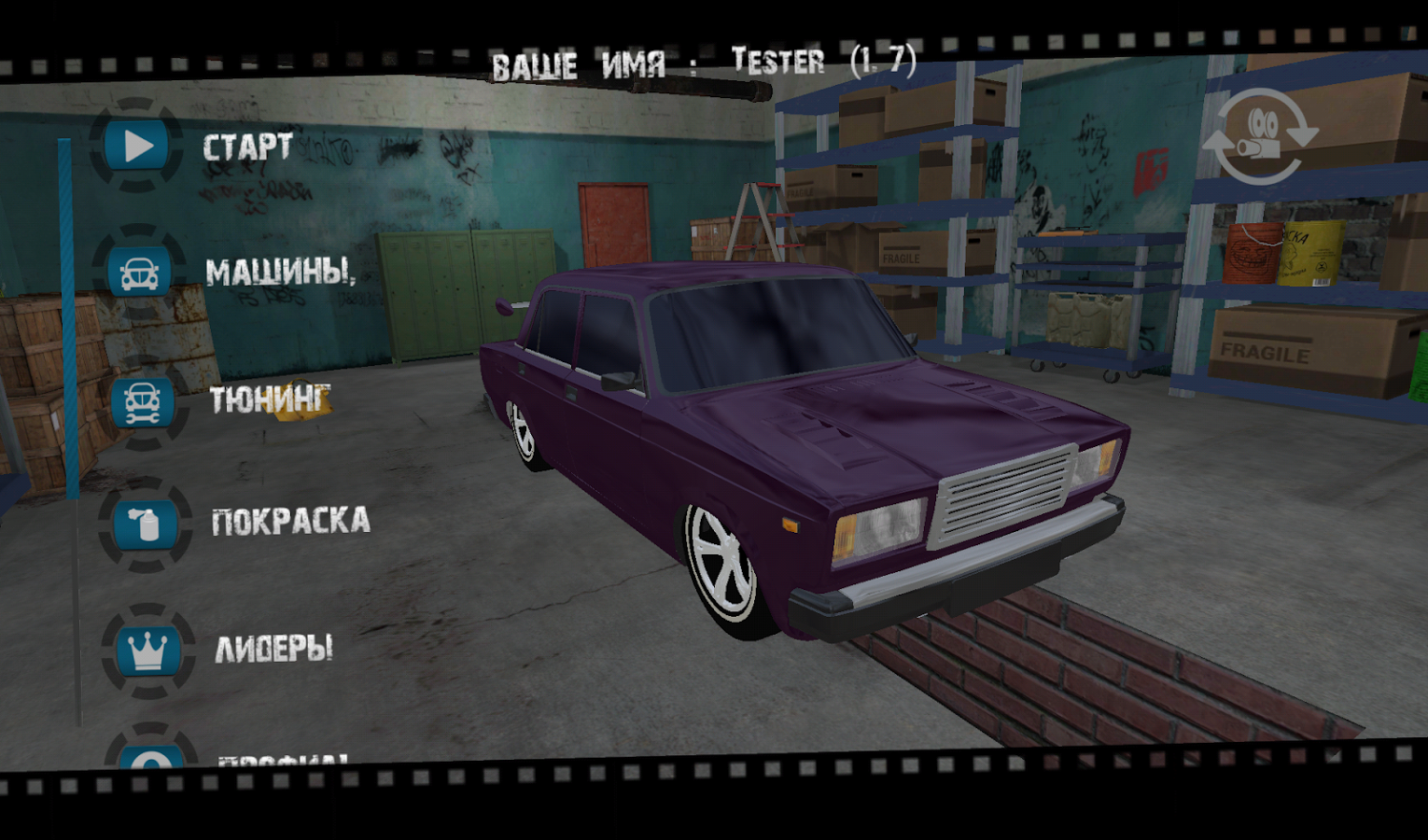The height and width of the screenshot is (840, 1428).
Task: Show the ЛИДЕРЫ leaderboard
Action: click(273, 648)
